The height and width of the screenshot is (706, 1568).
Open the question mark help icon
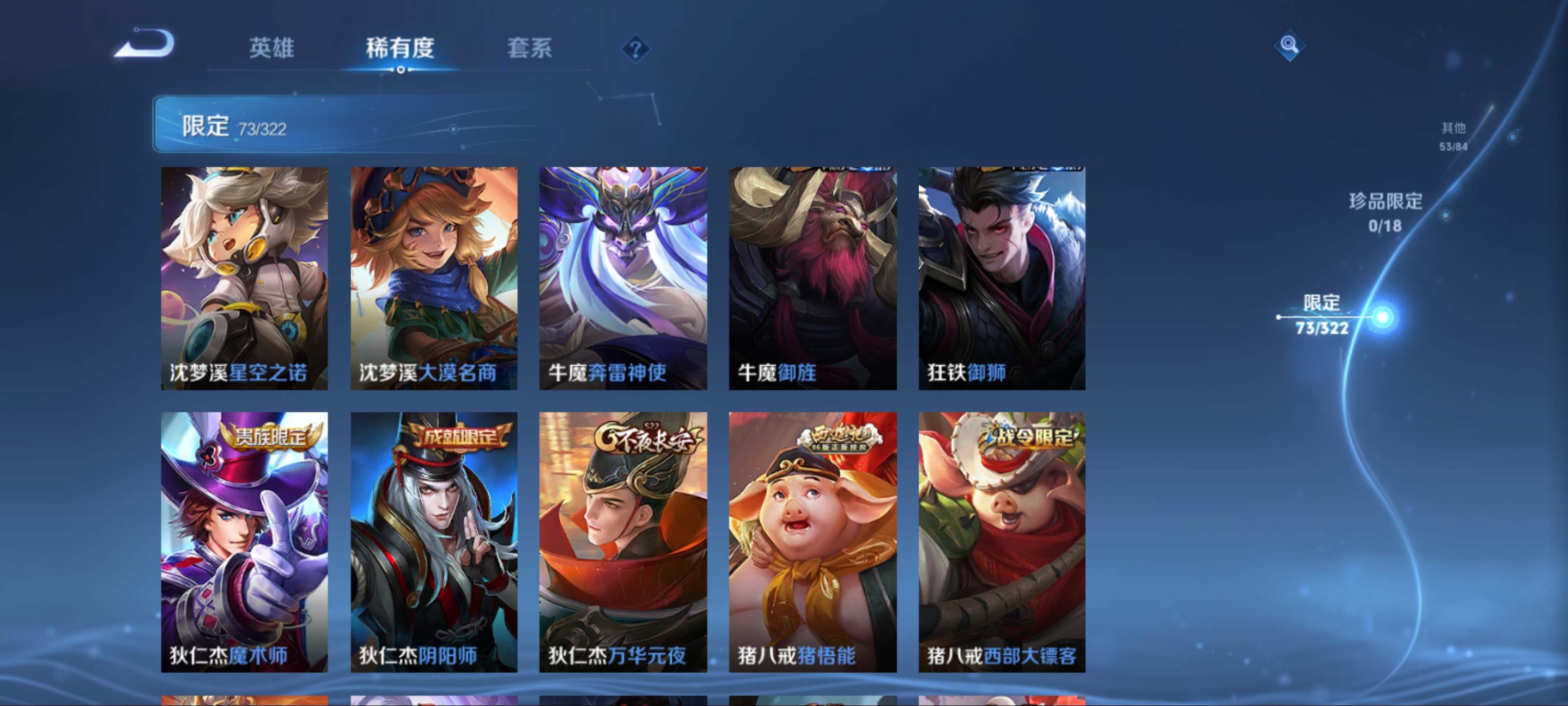point(635,49)
